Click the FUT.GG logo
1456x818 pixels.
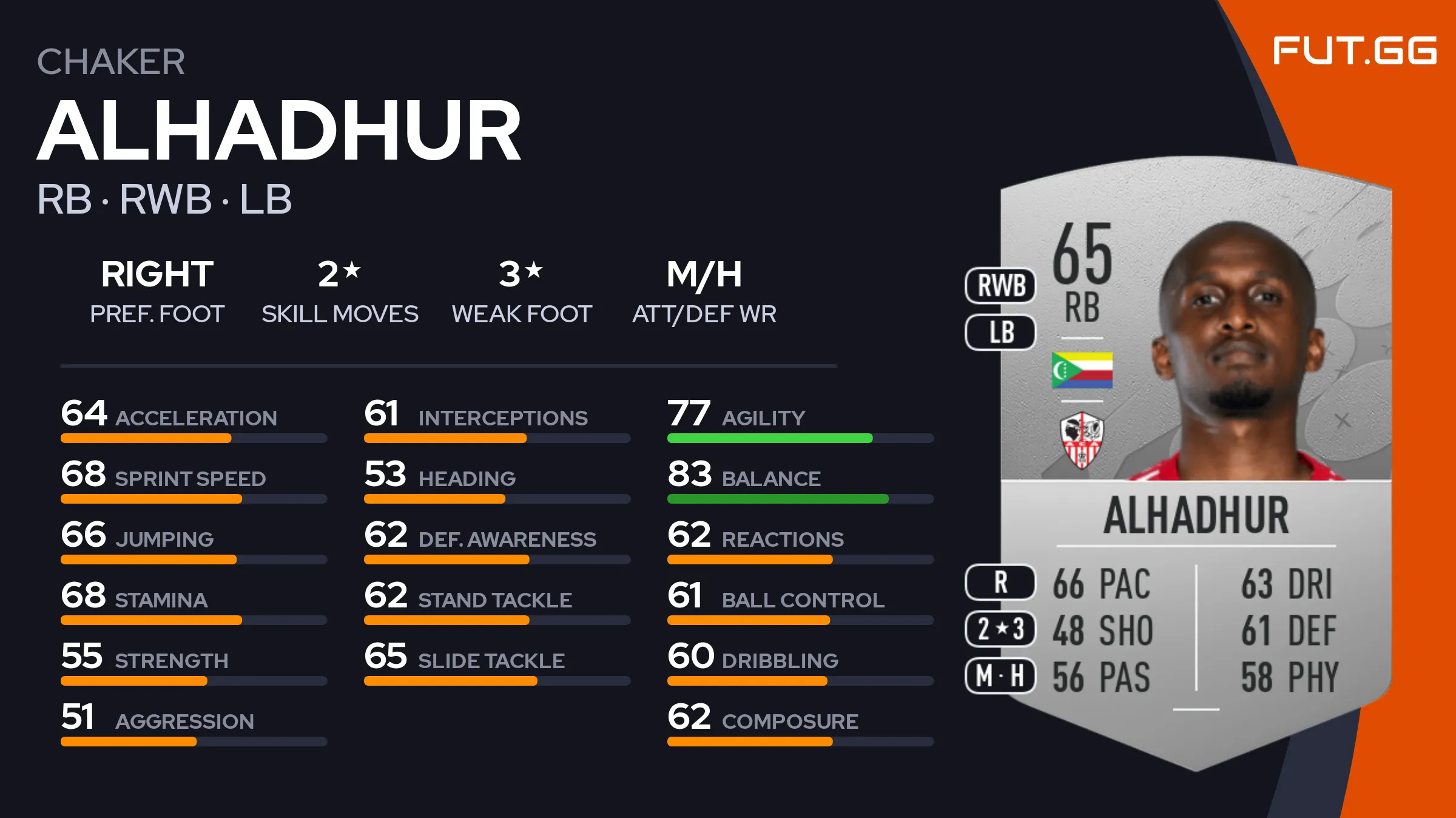point(1354,50)
